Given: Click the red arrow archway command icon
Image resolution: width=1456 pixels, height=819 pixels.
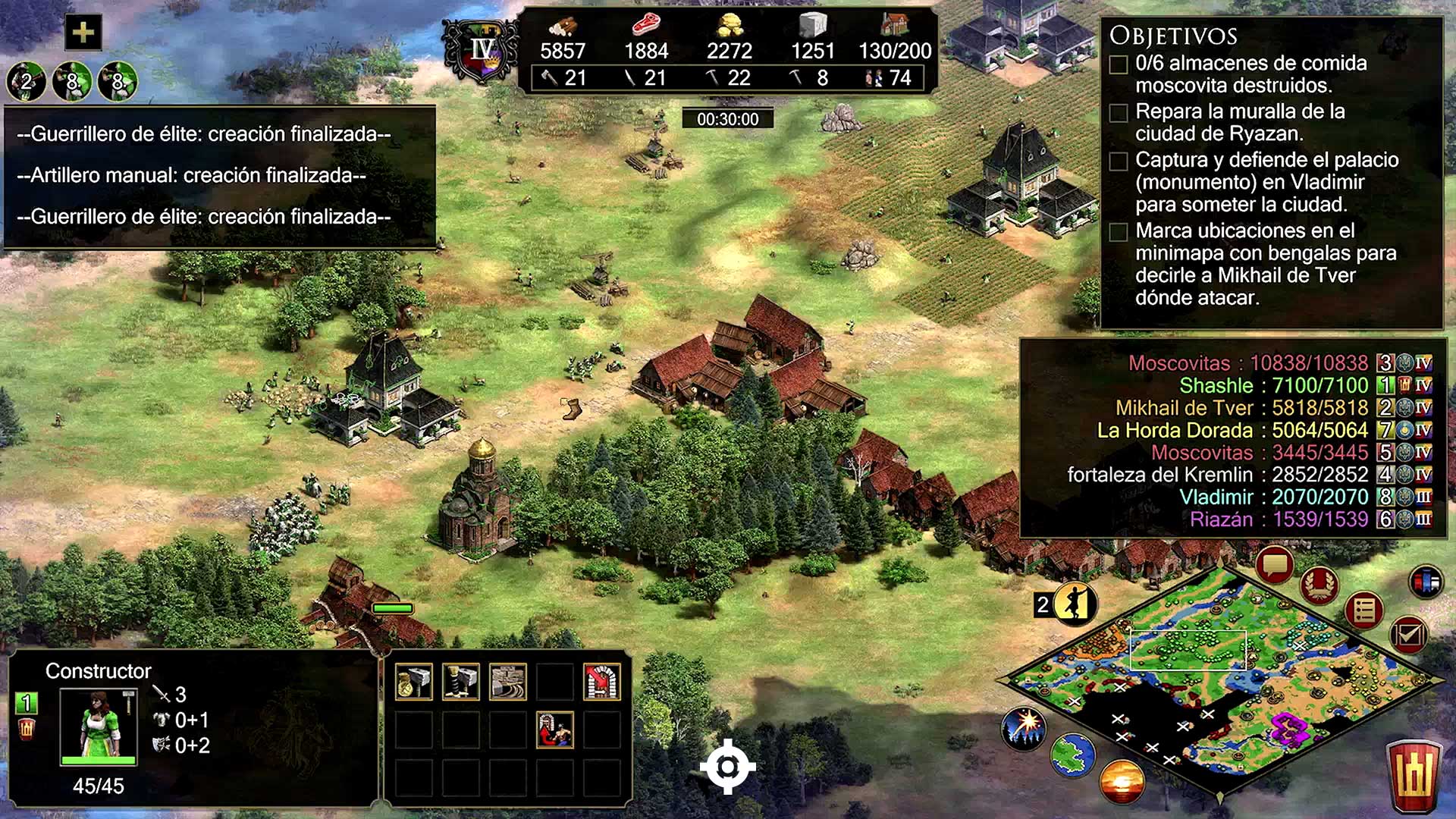Looking at the screenshot, I should [x=602, y=682].
